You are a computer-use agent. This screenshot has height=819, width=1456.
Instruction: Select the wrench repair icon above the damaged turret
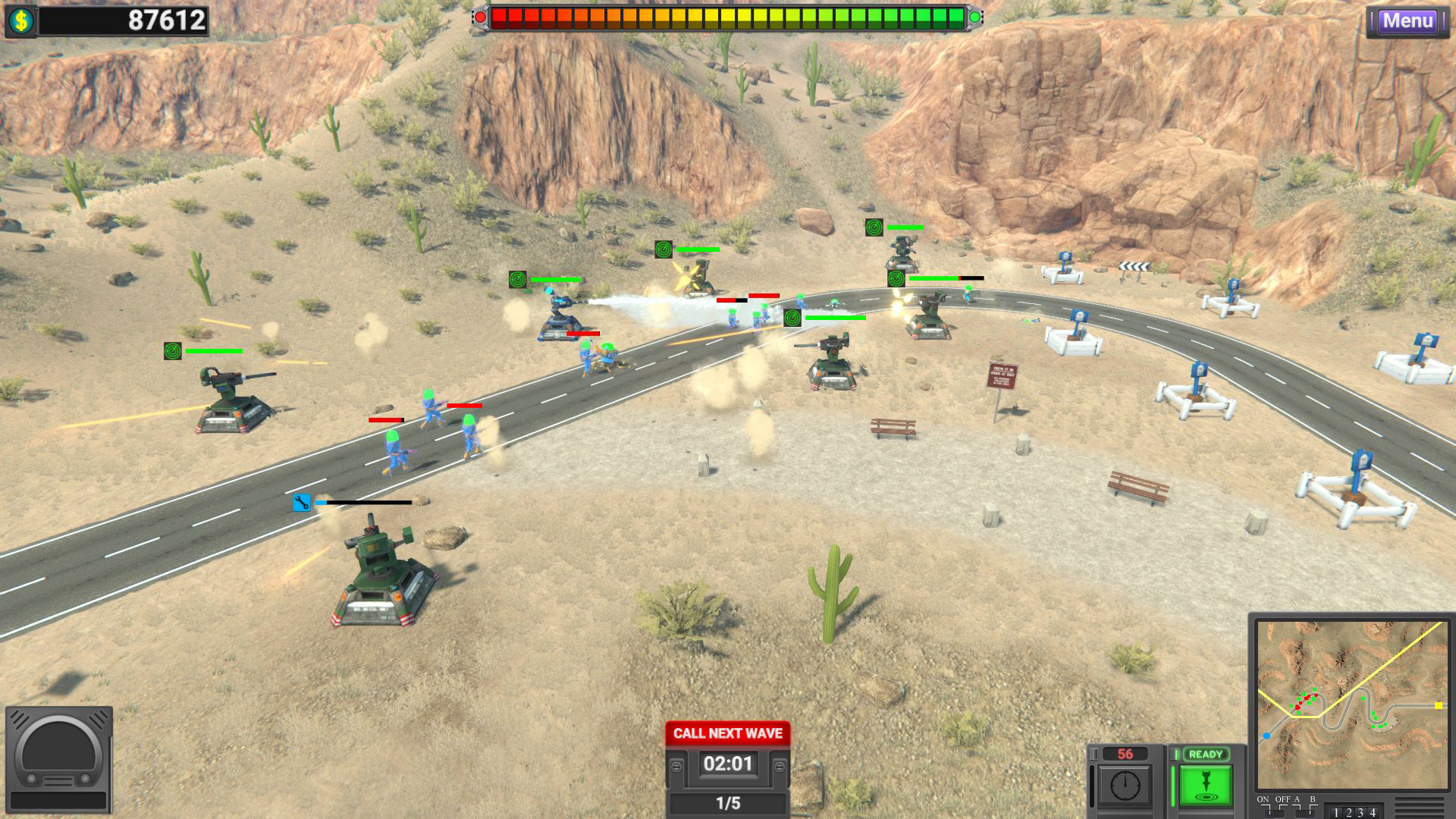pyautogui.click(x=301, y=502)
